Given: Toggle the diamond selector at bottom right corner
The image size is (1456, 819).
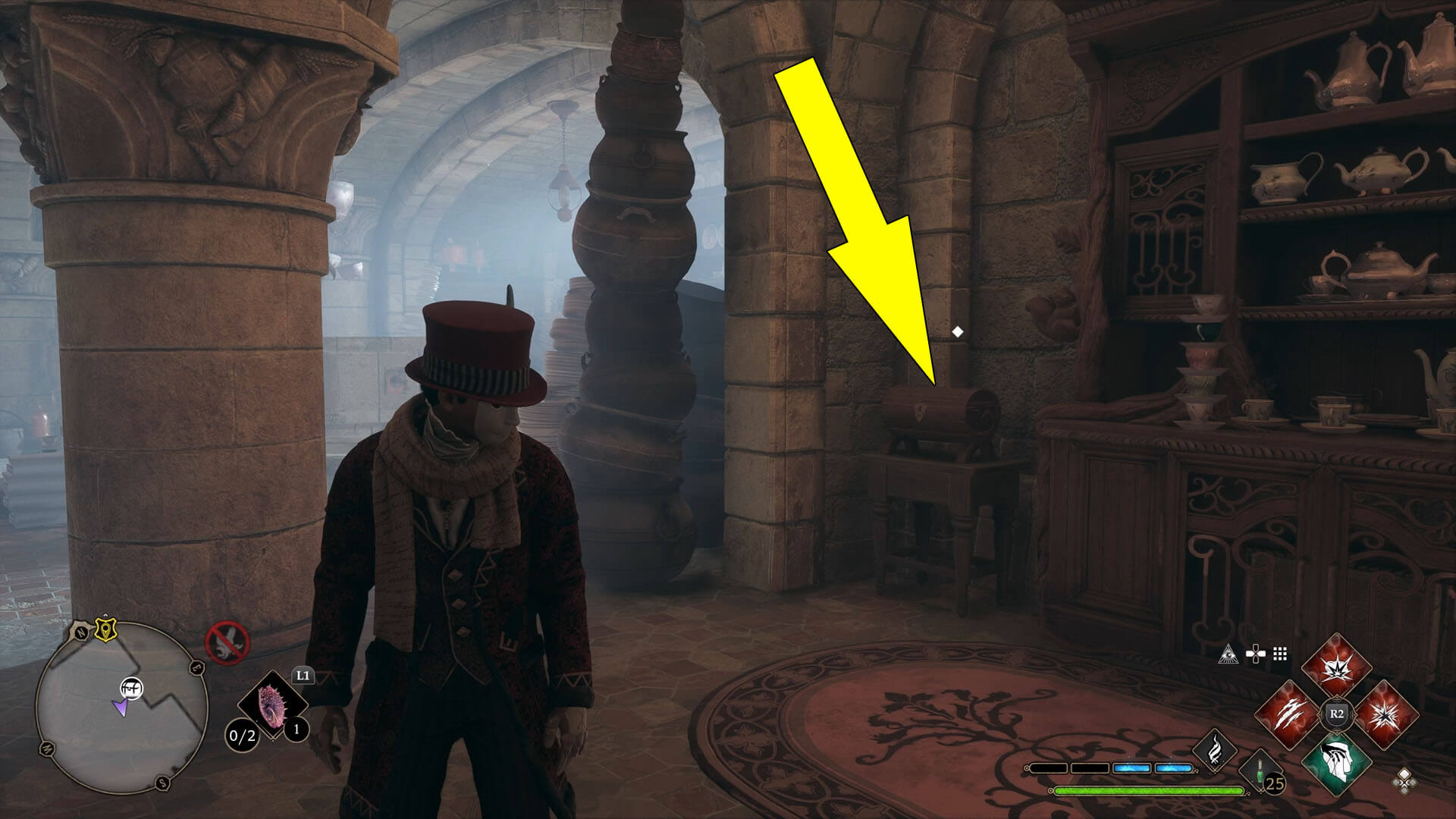Looking at the screenshot, I should (1404, 783).
